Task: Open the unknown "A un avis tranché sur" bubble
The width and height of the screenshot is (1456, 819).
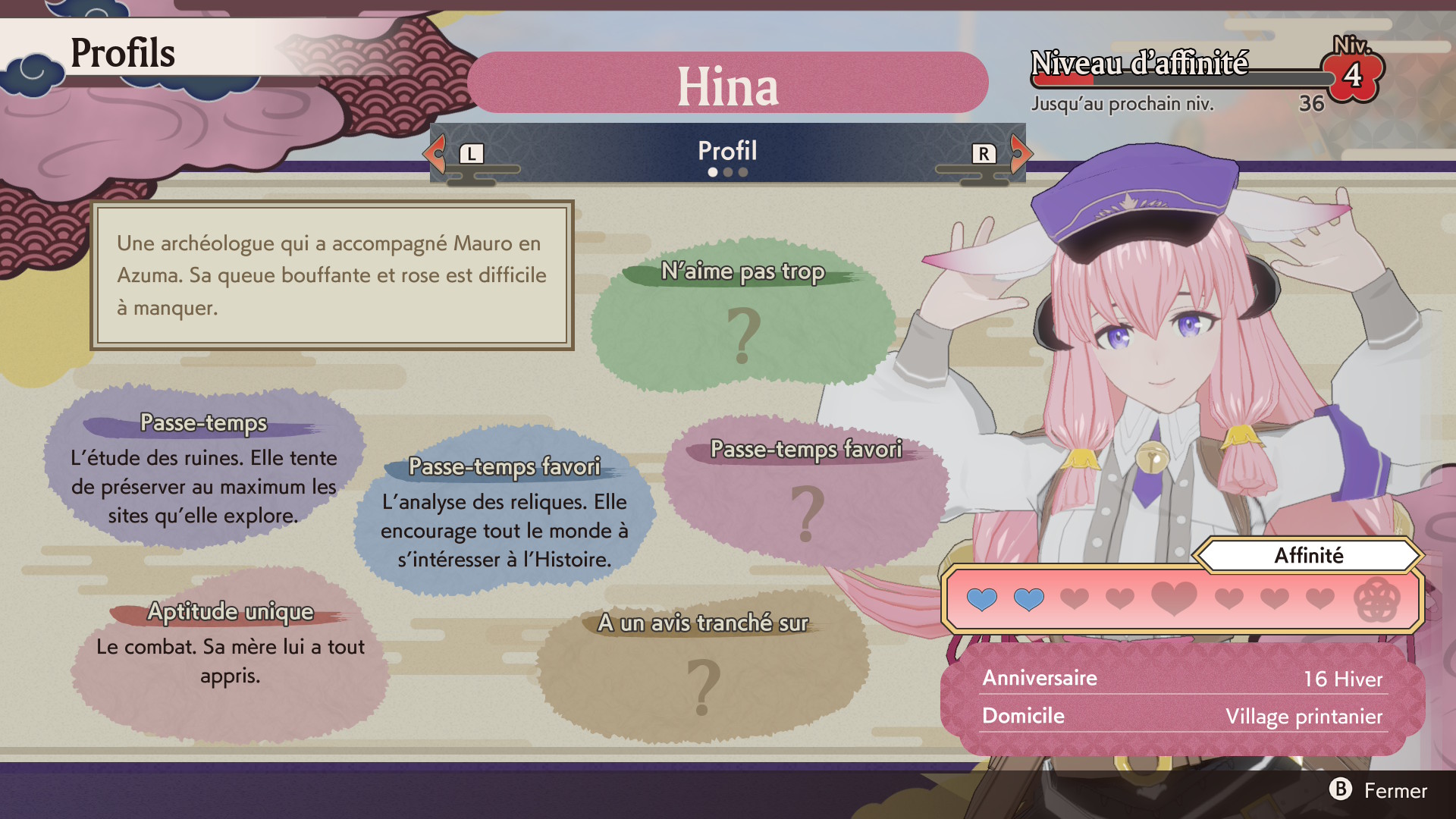Action: (703, 667)
